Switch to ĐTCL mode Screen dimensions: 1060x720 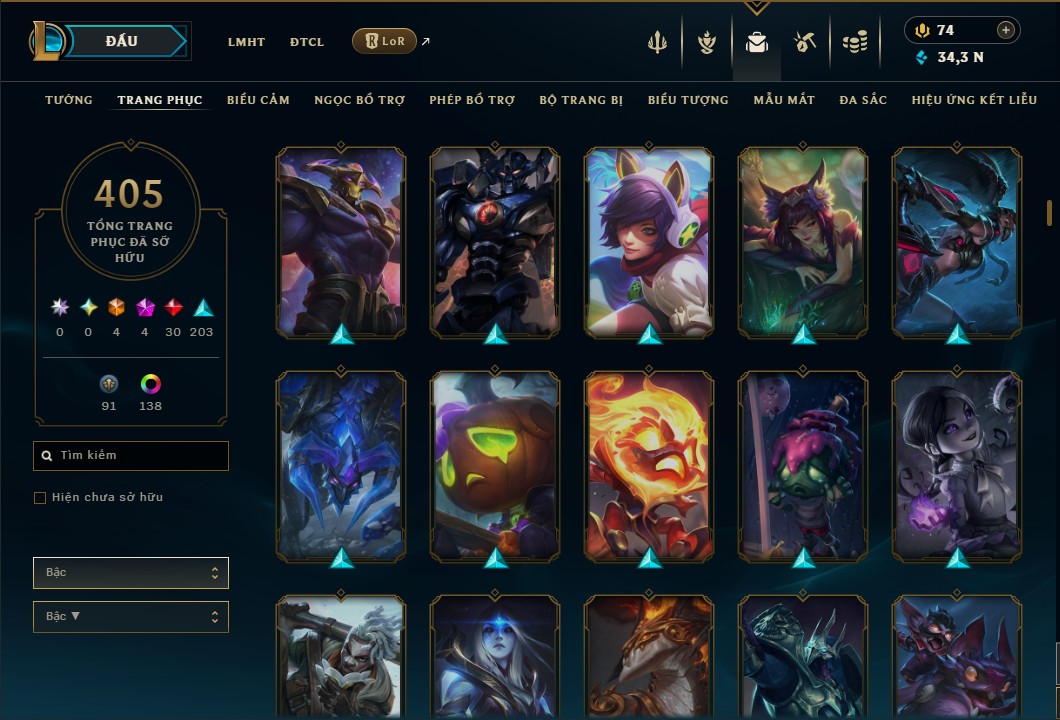tap(307, 42)
